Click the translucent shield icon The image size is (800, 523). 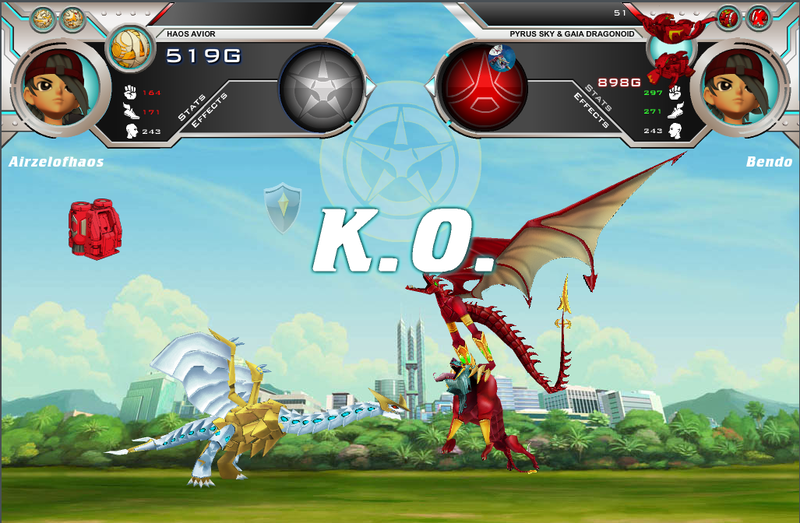point(283,208)
